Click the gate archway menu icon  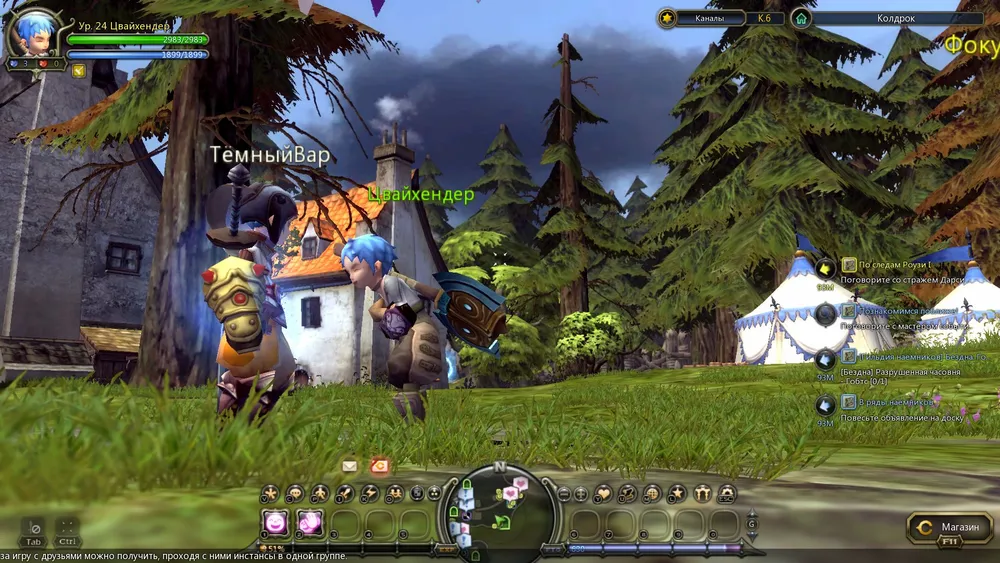coord(702,493)
